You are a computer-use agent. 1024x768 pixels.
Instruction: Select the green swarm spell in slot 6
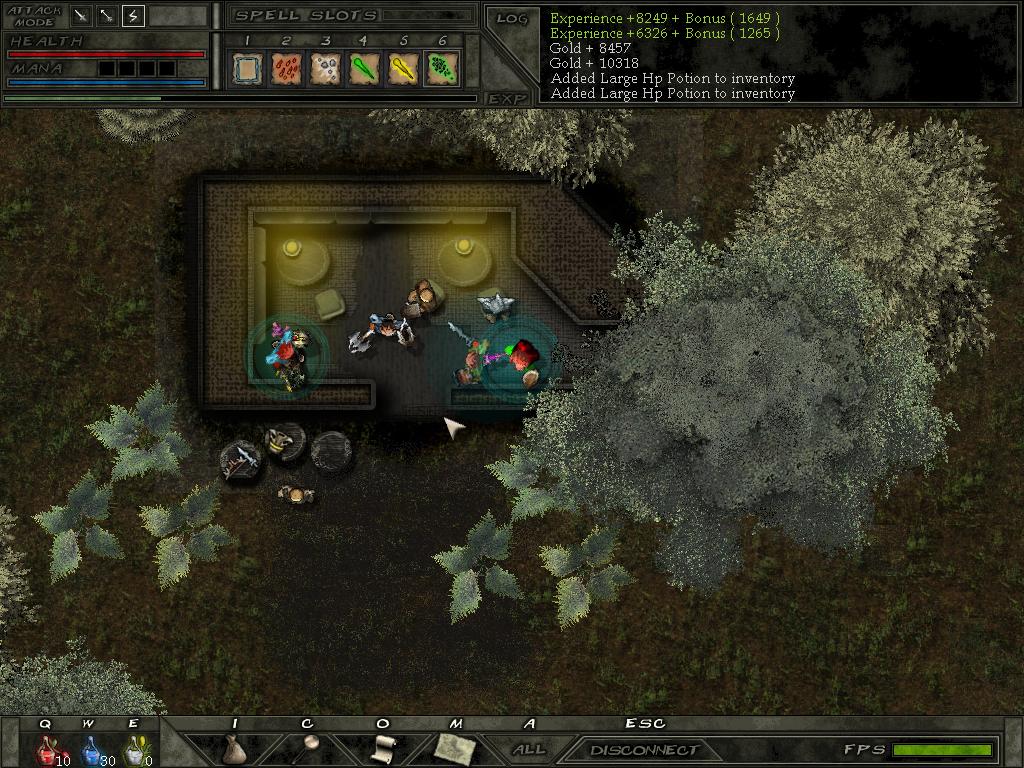point(442,68)
